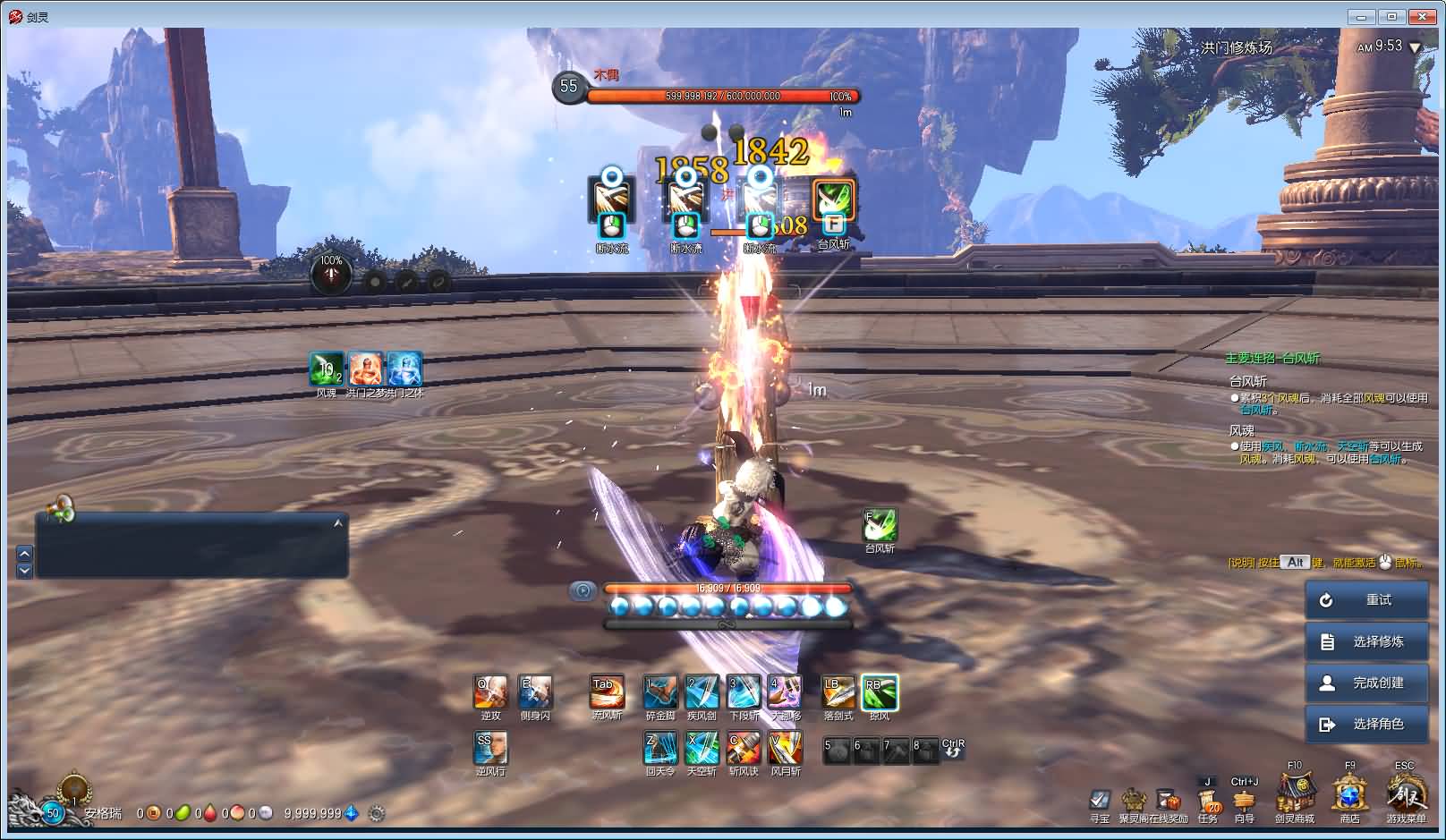This screenshot has width=1446, height=840.
Task: Open the 任务 quest scroll
Action: pos(1208,799)
